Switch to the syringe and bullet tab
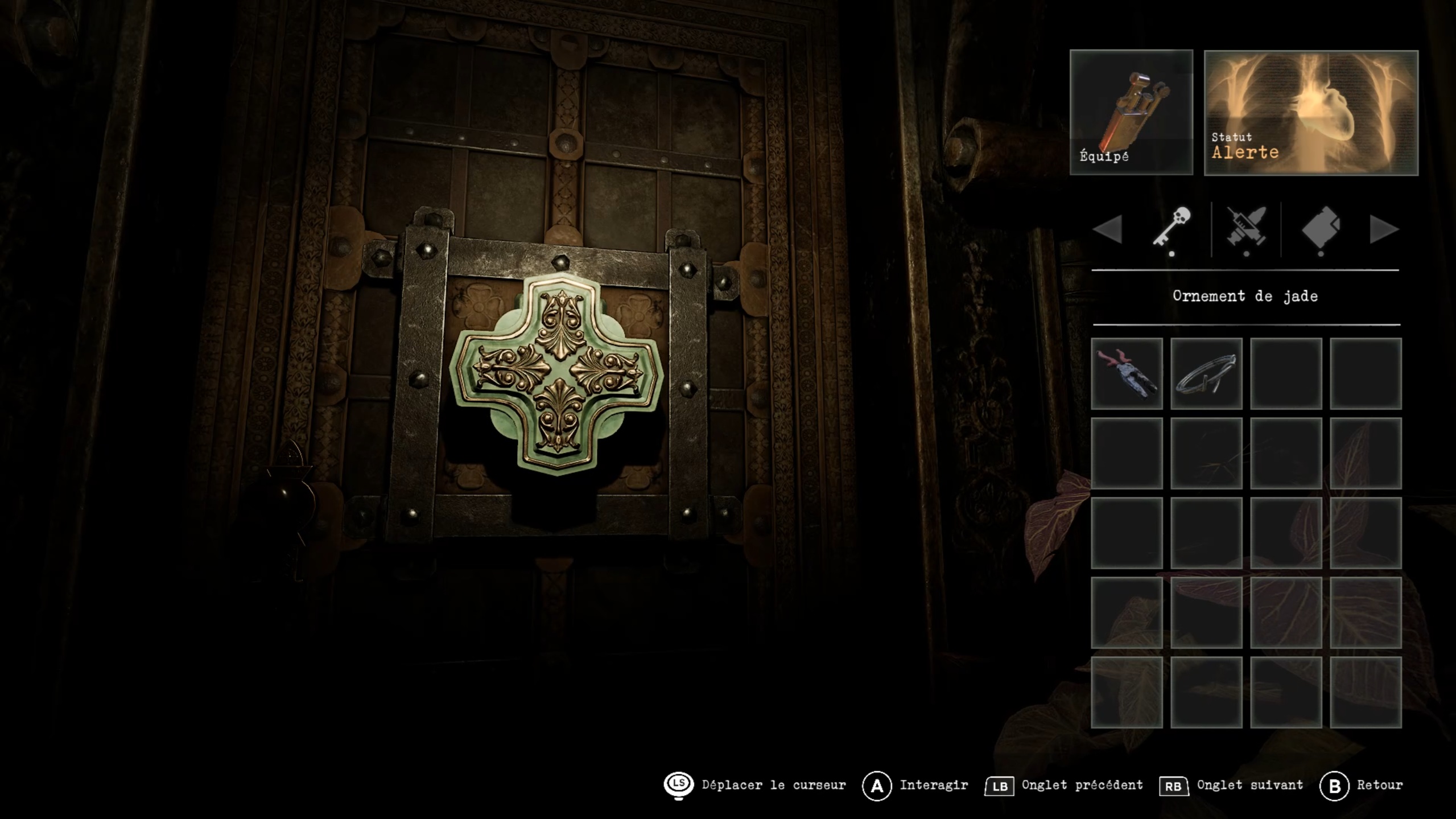 pyautogui.click(x=1246, y=229)
